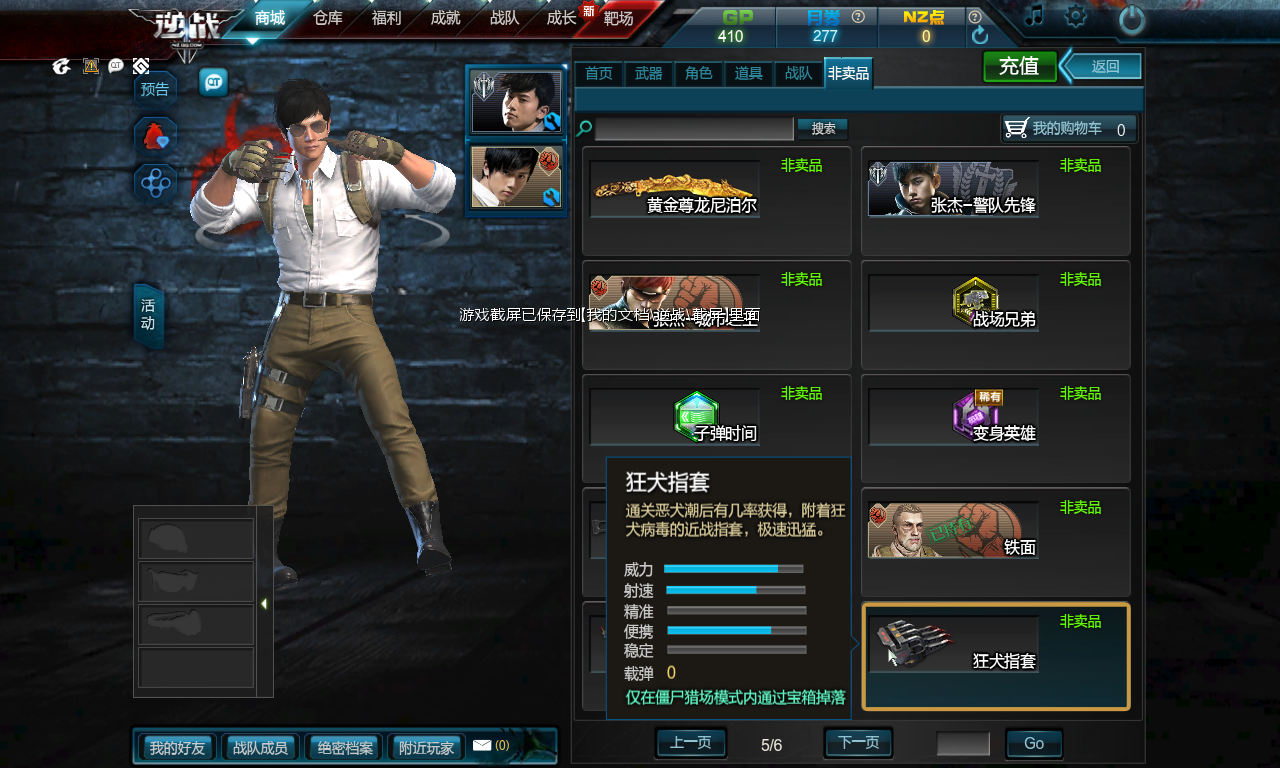The height and width of the screenshot is (768, 1280).
Task: Choose the 战场兄弟 item card
Action: (996, 314)
